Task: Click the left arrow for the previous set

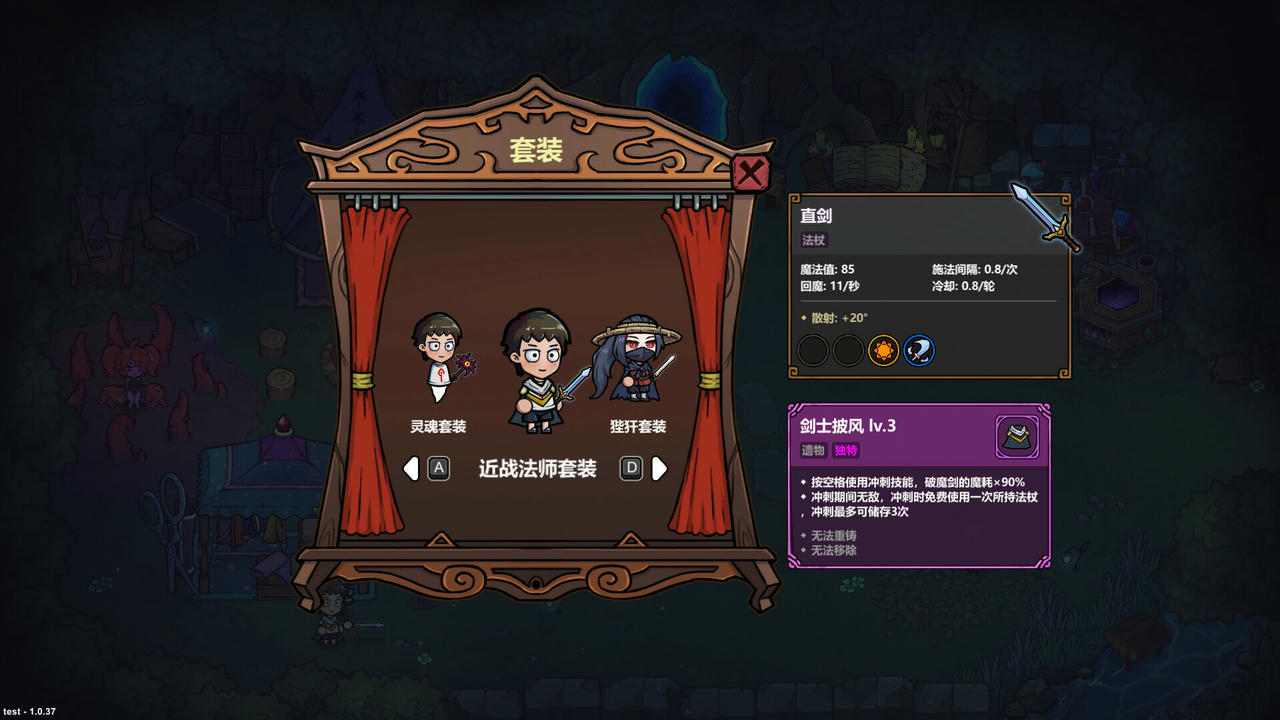Action: click(411, 468)
